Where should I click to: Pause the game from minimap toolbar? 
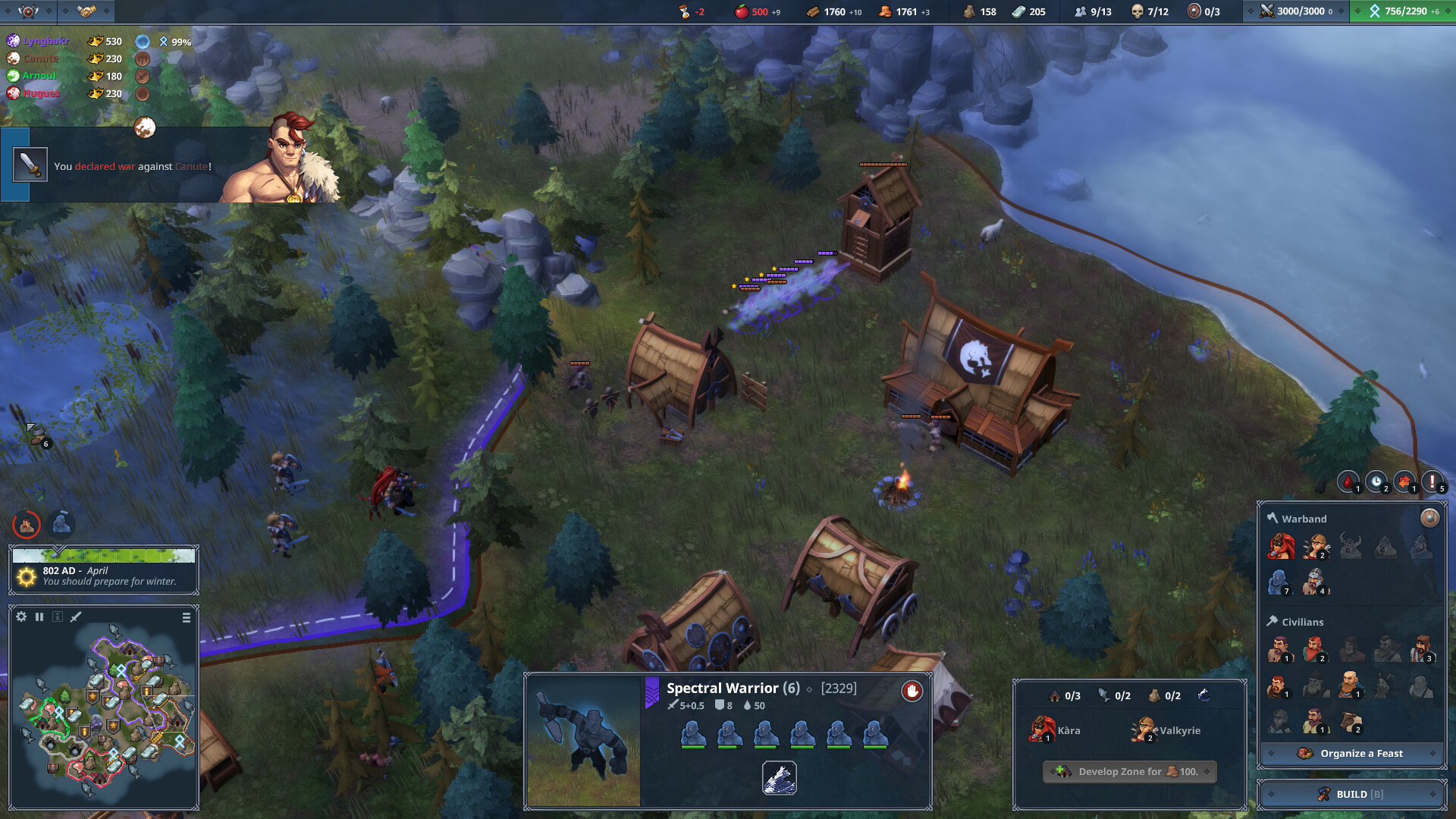(x=39, y=617)
